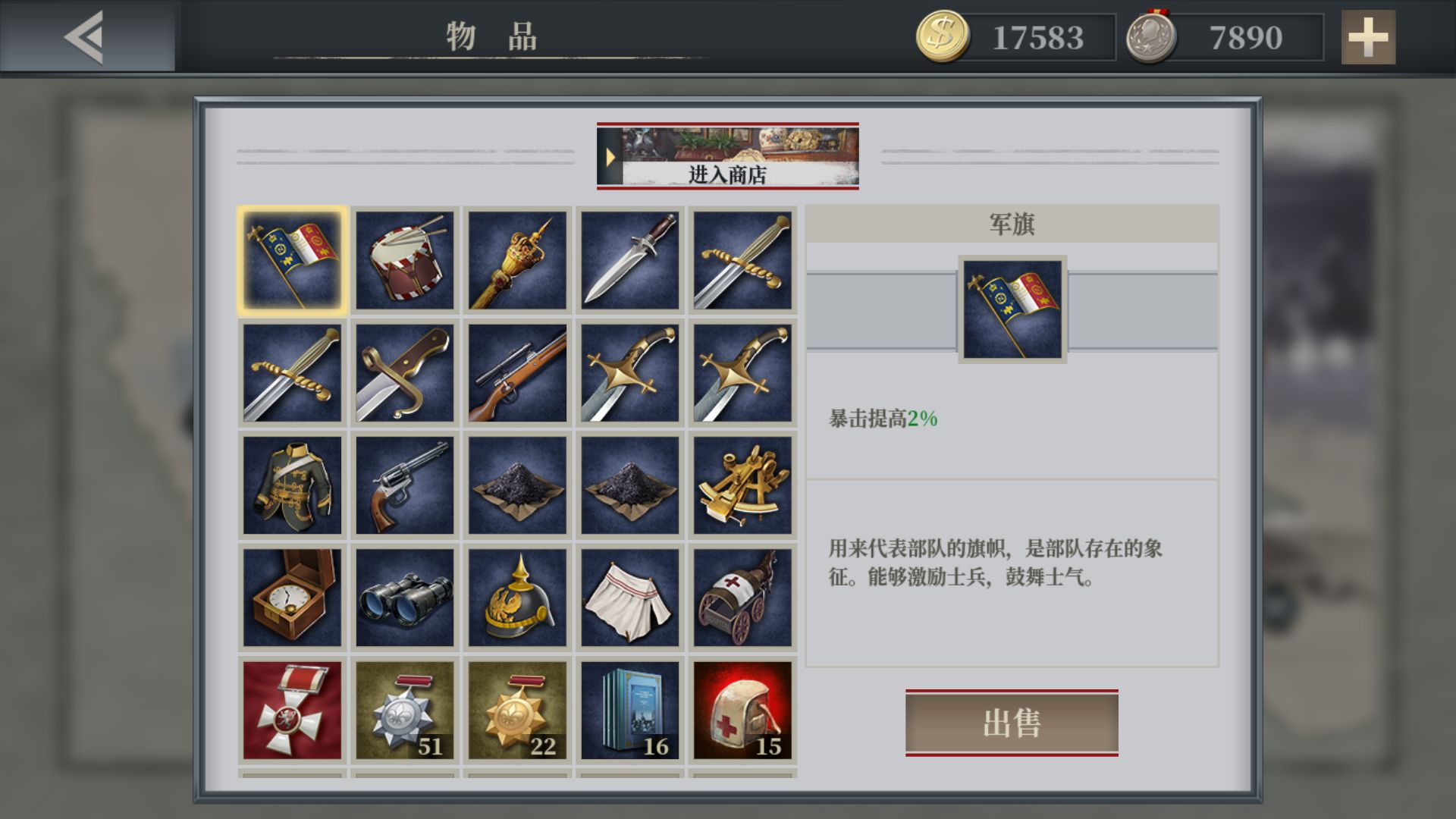Viewport: 1456px width, 819px height.
Task: Select the dagger item in the top row
Action: click(629, 259)
